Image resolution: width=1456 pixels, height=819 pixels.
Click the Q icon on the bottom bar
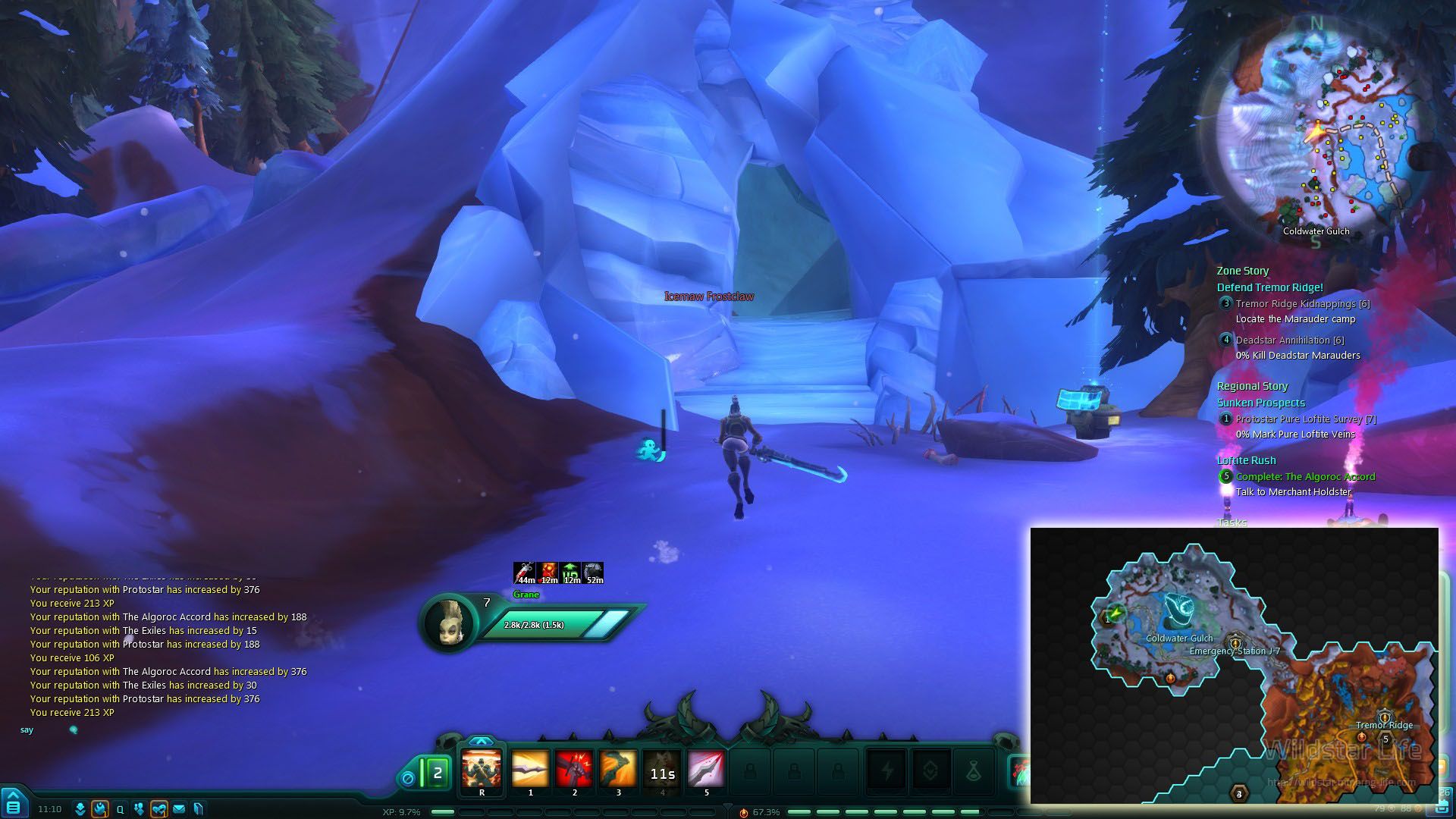click(120, 809)
